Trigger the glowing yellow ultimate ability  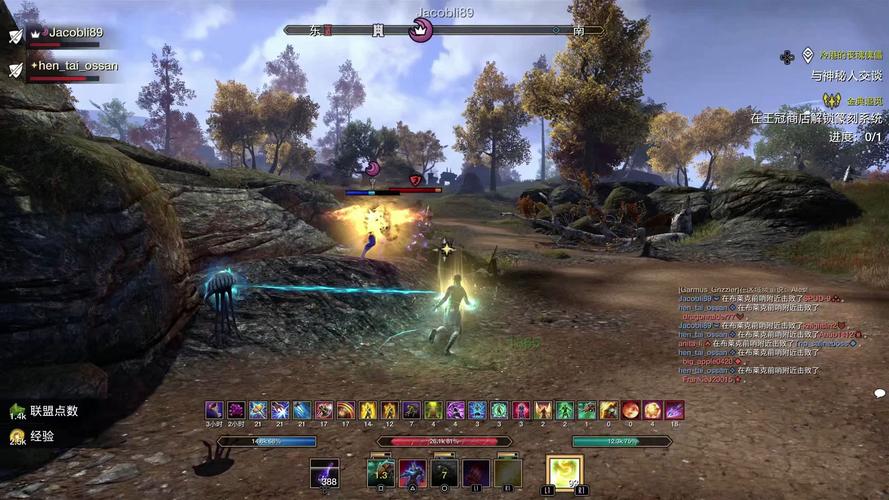pos(564,472)
